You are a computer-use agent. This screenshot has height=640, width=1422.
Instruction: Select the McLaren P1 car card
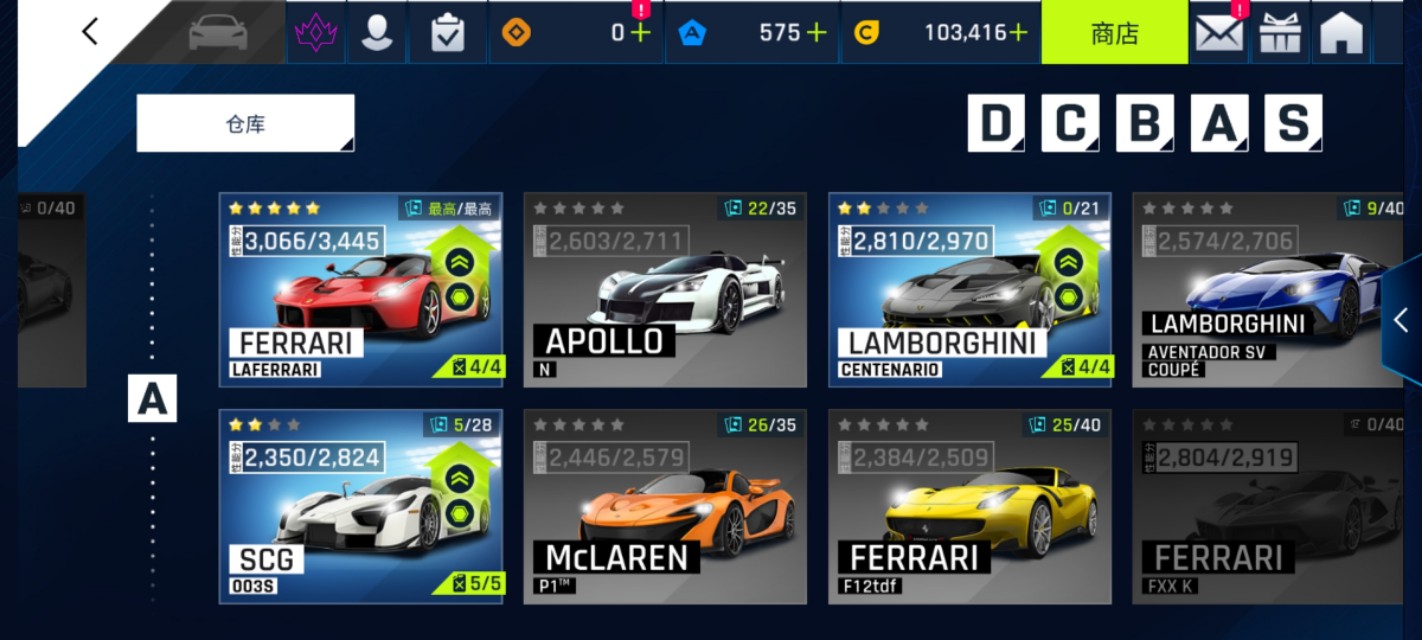[665, 506]
